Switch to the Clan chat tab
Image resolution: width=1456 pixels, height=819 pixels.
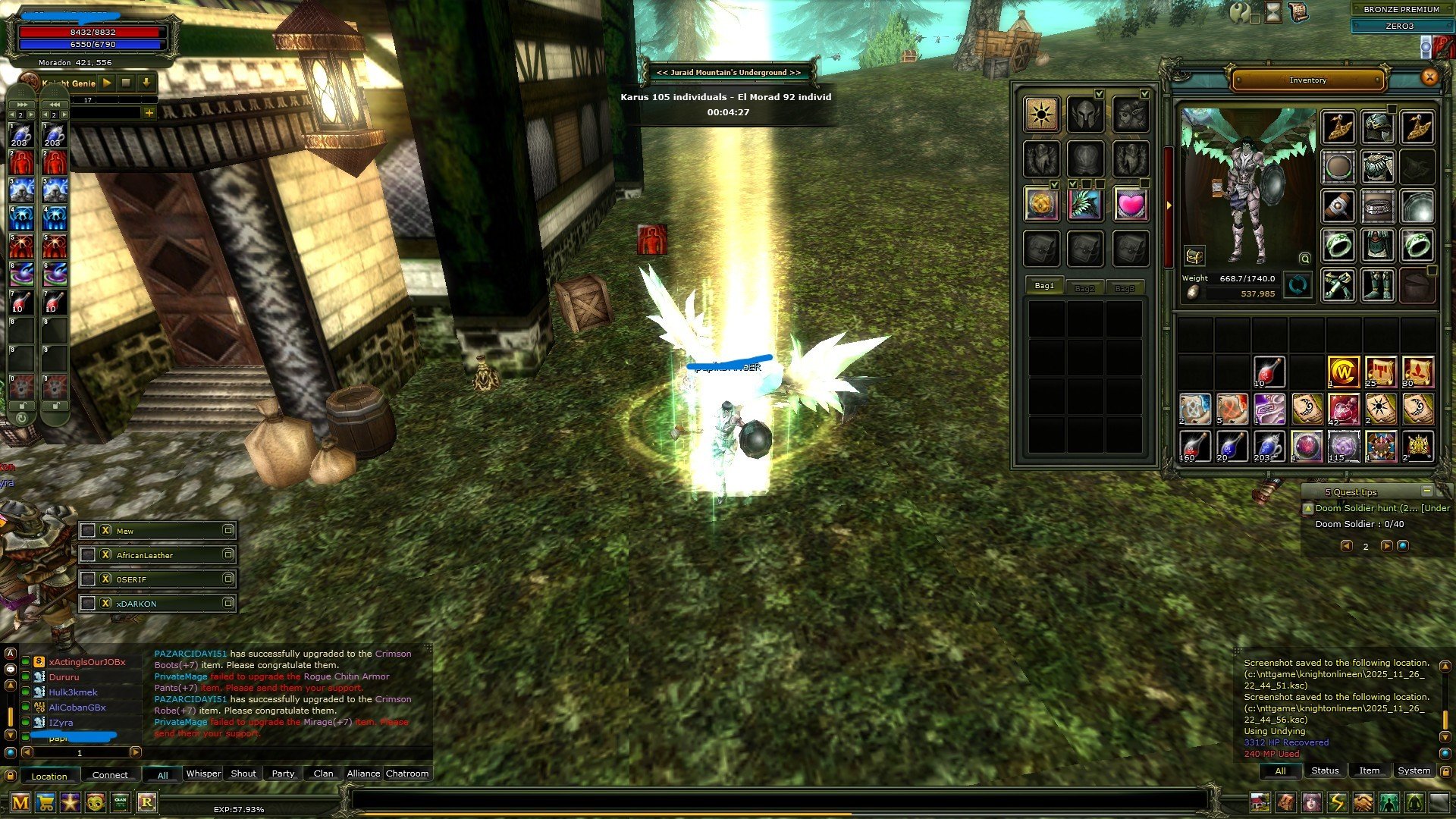coord(323,774)
